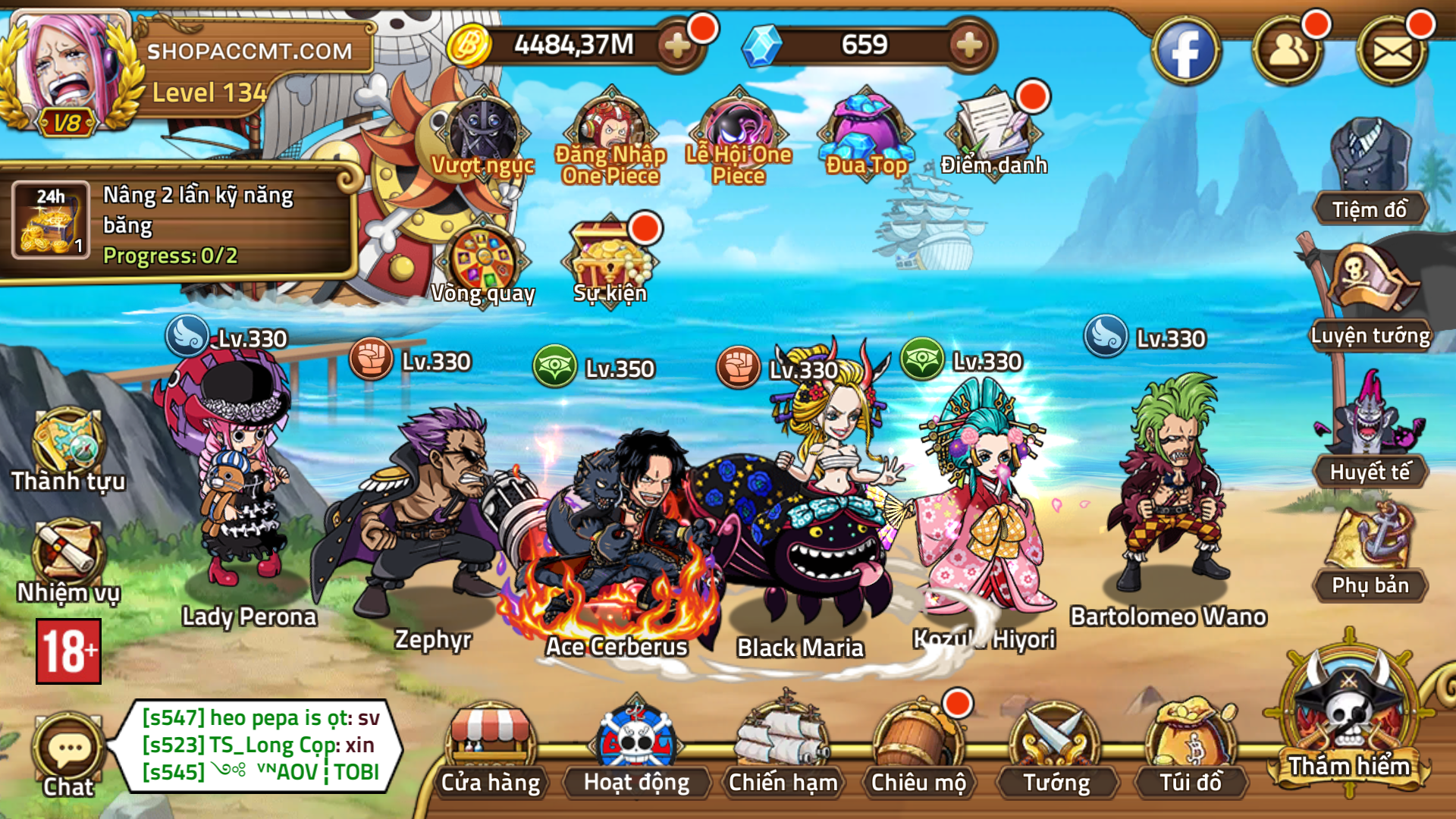Open the Đua Top ranking event
This screenshot has height=819, width=1456.
pos(864,129)
